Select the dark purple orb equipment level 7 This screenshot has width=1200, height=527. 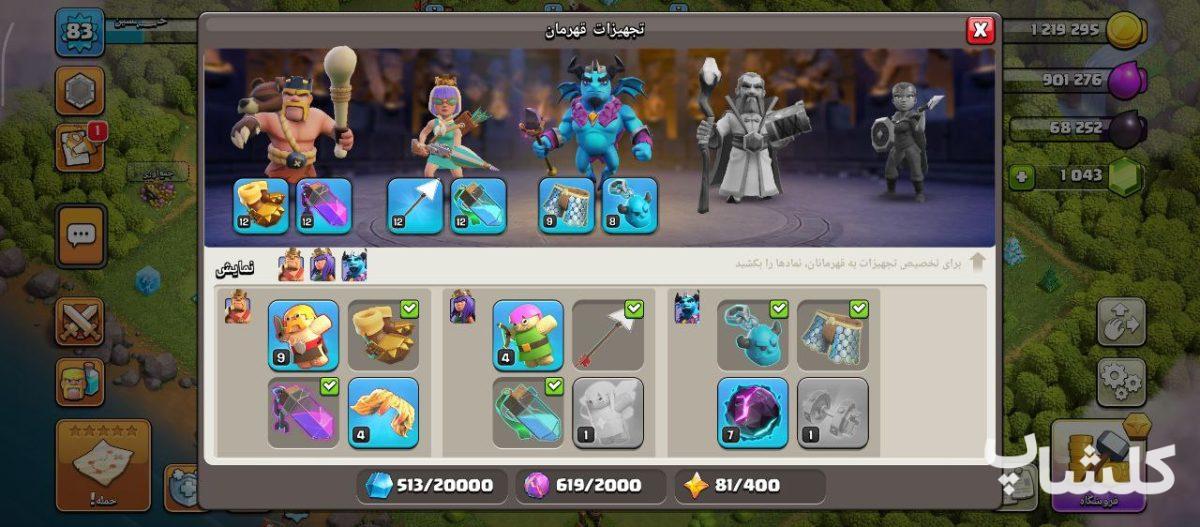tap(752, 412)
